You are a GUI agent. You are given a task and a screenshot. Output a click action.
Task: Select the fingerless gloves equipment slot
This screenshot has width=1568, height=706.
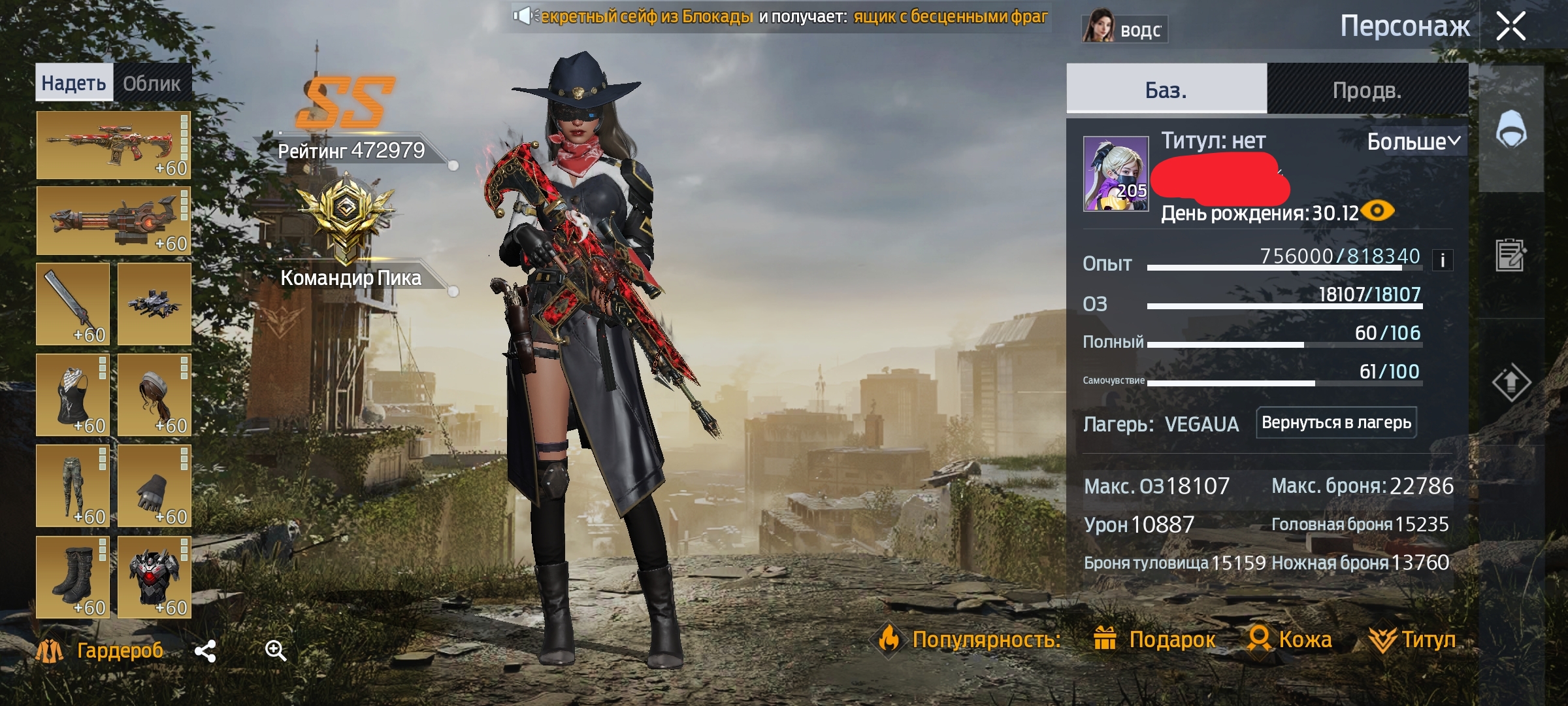154,486
